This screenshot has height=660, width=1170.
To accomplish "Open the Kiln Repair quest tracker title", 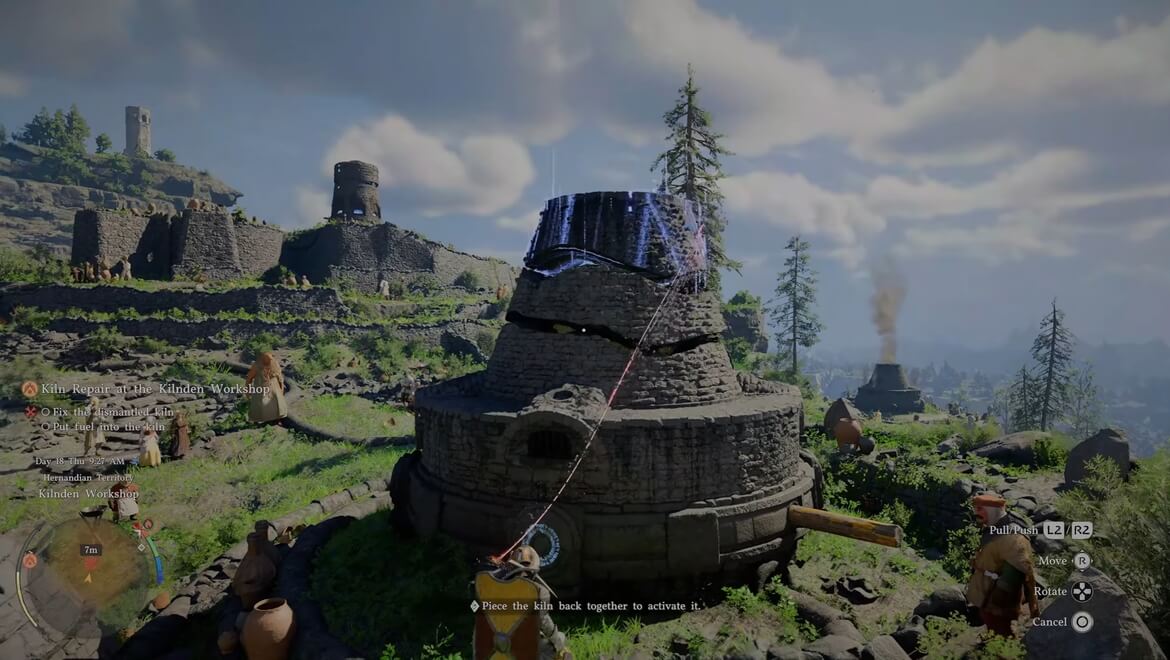I will point(155,388).
